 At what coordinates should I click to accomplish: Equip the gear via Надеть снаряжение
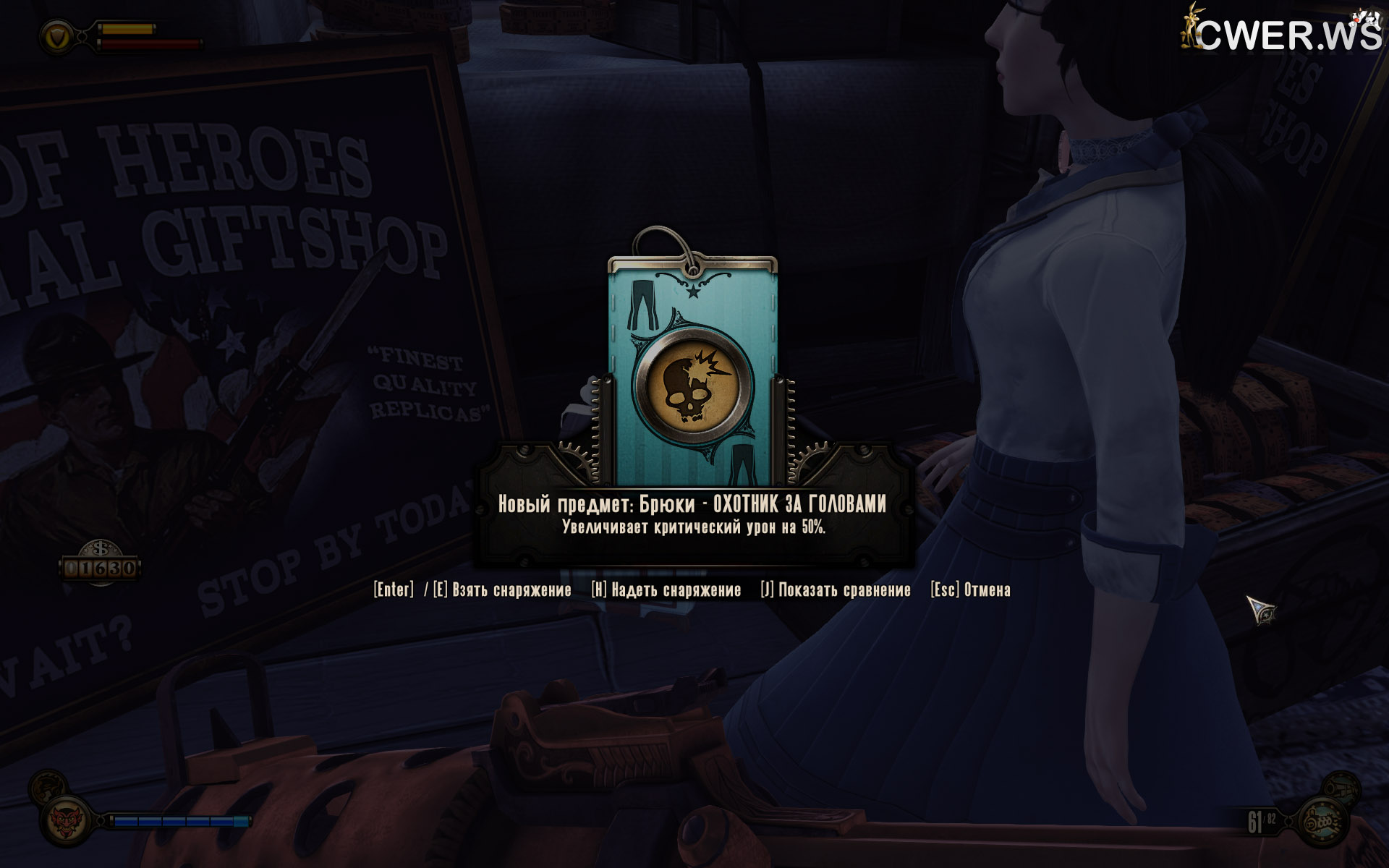click(666, 590)
